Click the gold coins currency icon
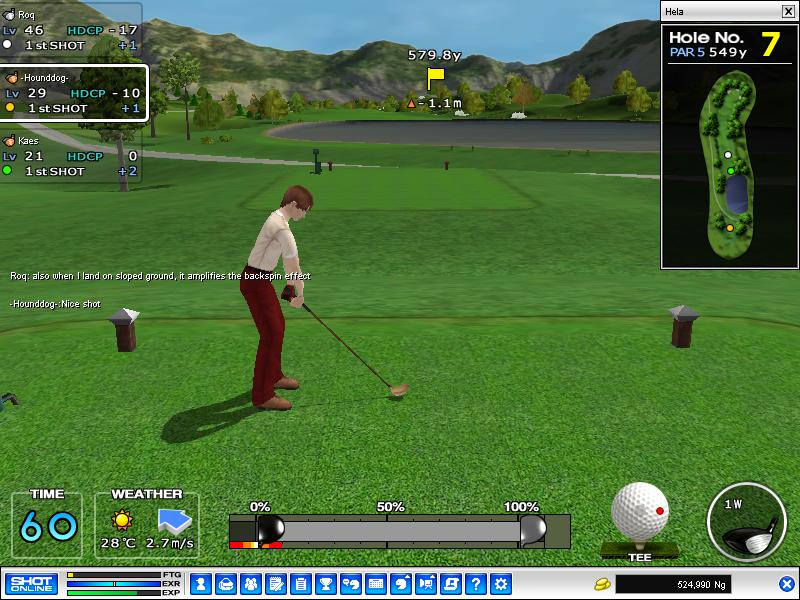Image resolution: width=800 pixels, height=600 pixels. (x=602, y=584)
